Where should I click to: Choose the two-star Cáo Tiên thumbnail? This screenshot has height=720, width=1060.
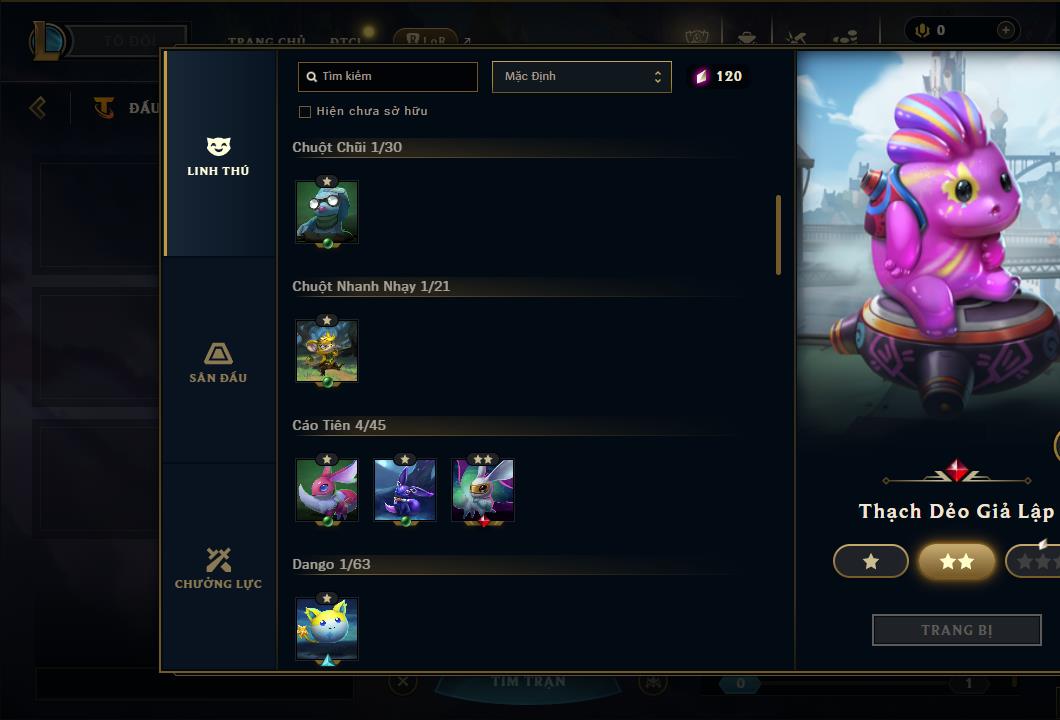483,490
